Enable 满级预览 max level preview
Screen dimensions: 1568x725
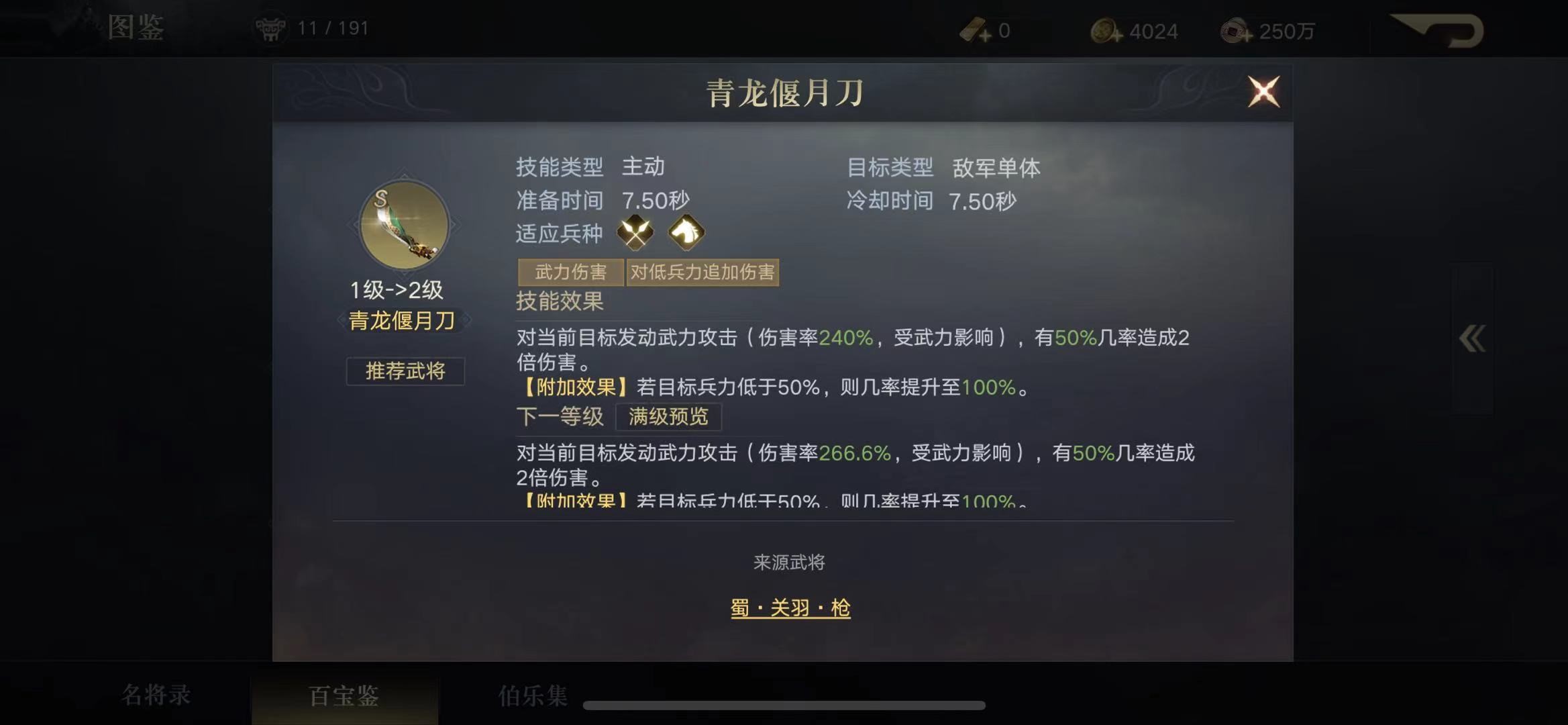coord(669,418)
